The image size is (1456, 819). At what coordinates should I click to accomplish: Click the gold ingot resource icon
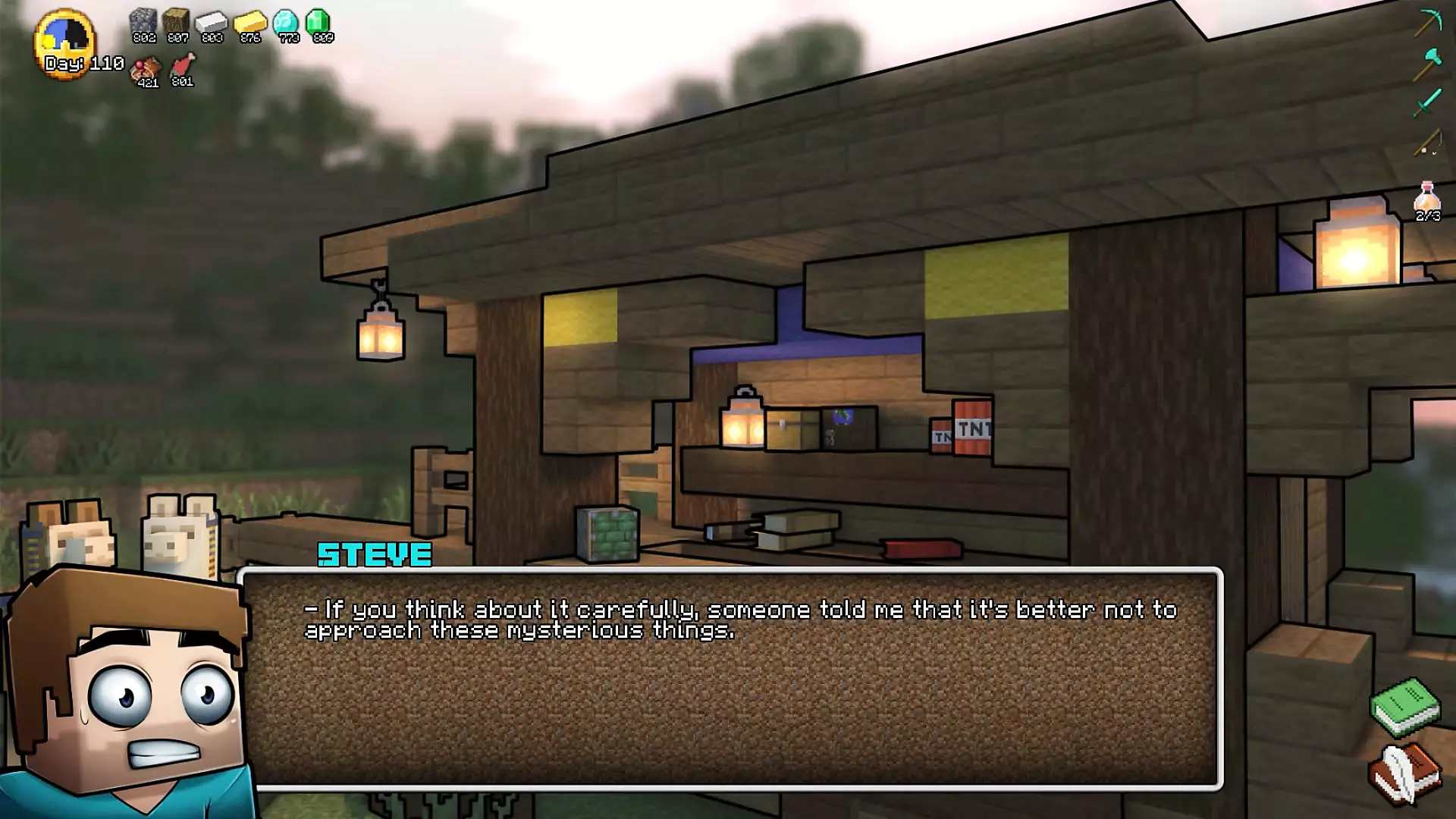[249, 24]
